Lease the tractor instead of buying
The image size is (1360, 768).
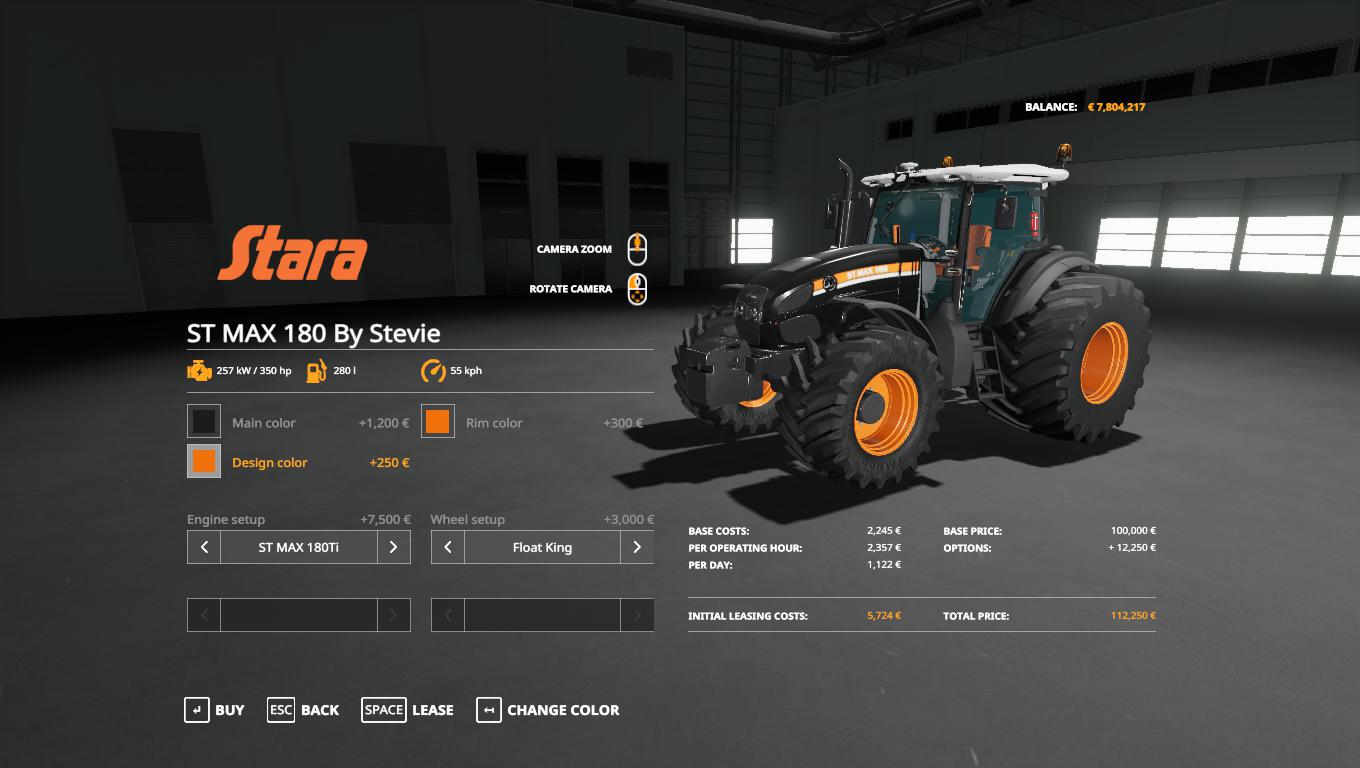(408, 710)
